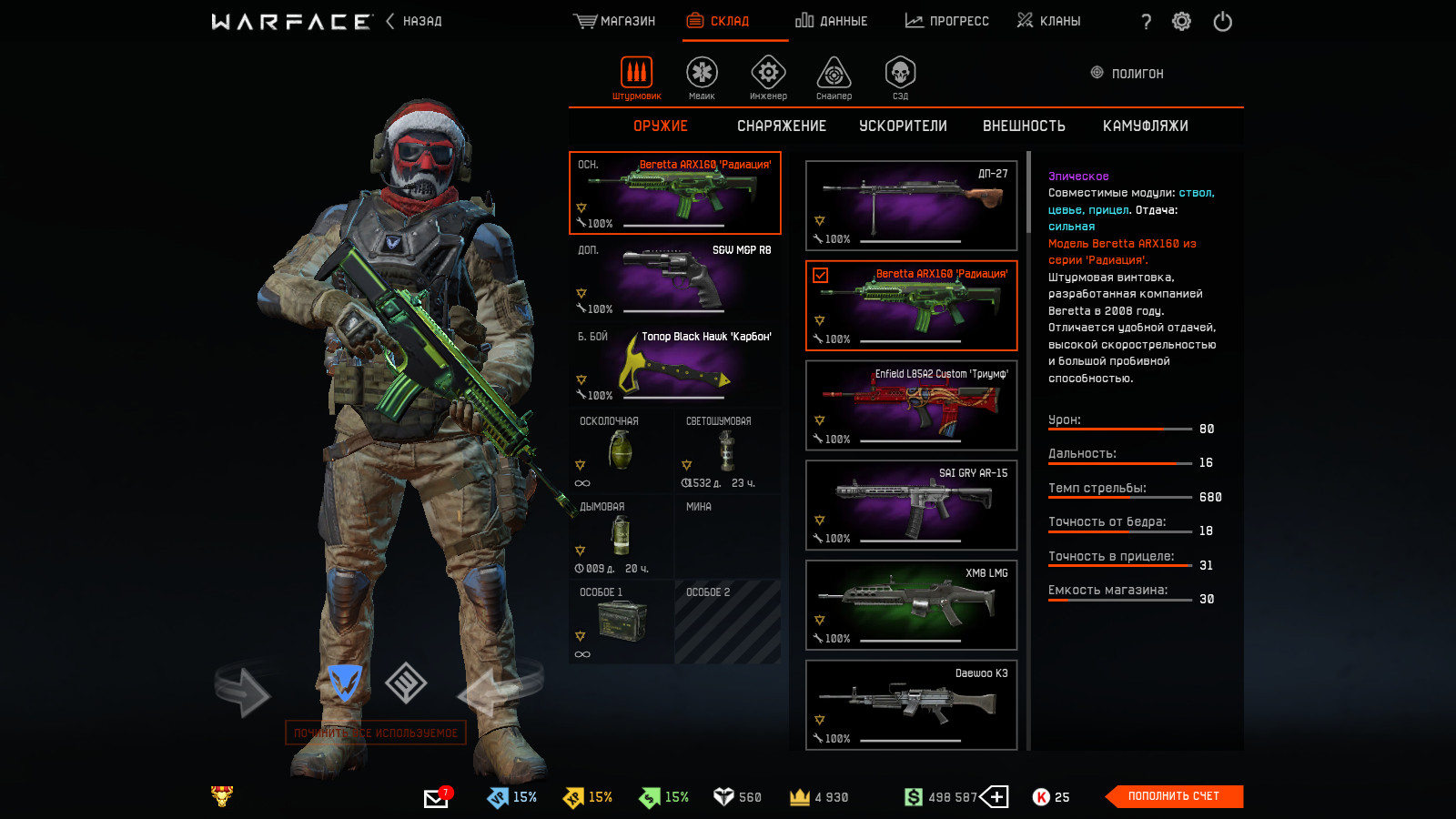Select the Снайпер class
Viewport: 1456px width, 819px height.
click(x=834, y=76)
